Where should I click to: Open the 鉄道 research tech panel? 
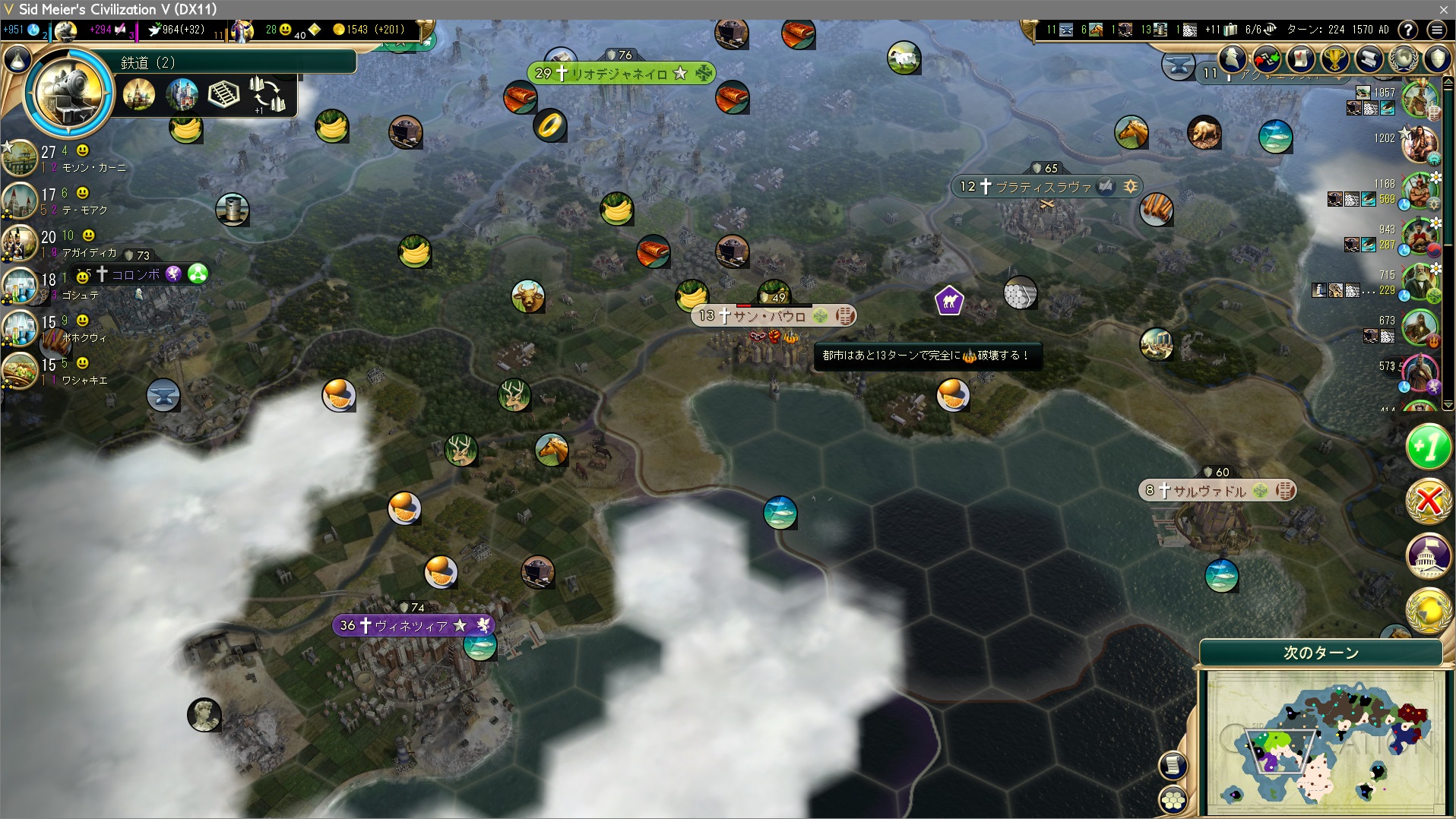point(68,93)
